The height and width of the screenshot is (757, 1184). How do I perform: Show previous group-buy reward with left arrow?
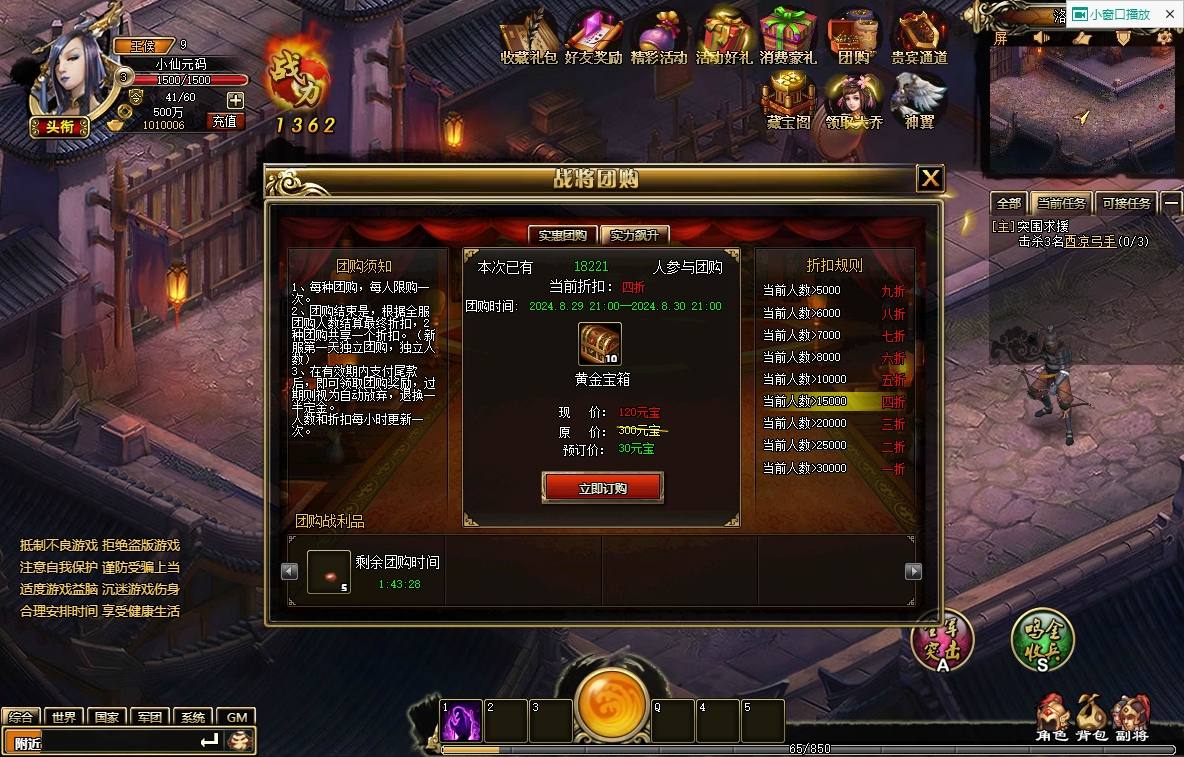click(290, 571)
